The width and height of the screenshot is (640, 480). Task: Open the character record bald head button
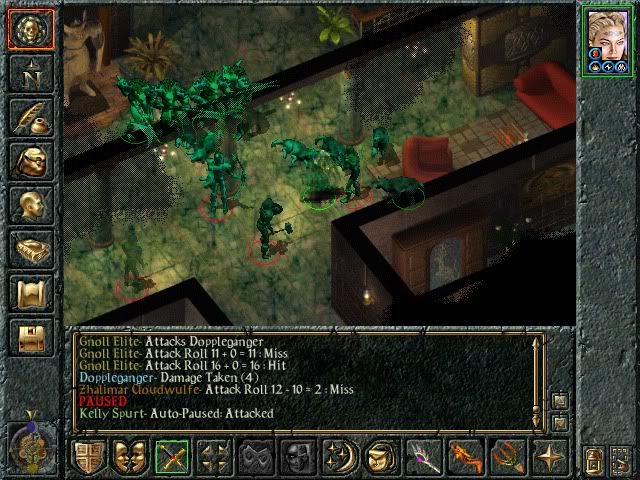pyautogui.click(x=30, y=205)
